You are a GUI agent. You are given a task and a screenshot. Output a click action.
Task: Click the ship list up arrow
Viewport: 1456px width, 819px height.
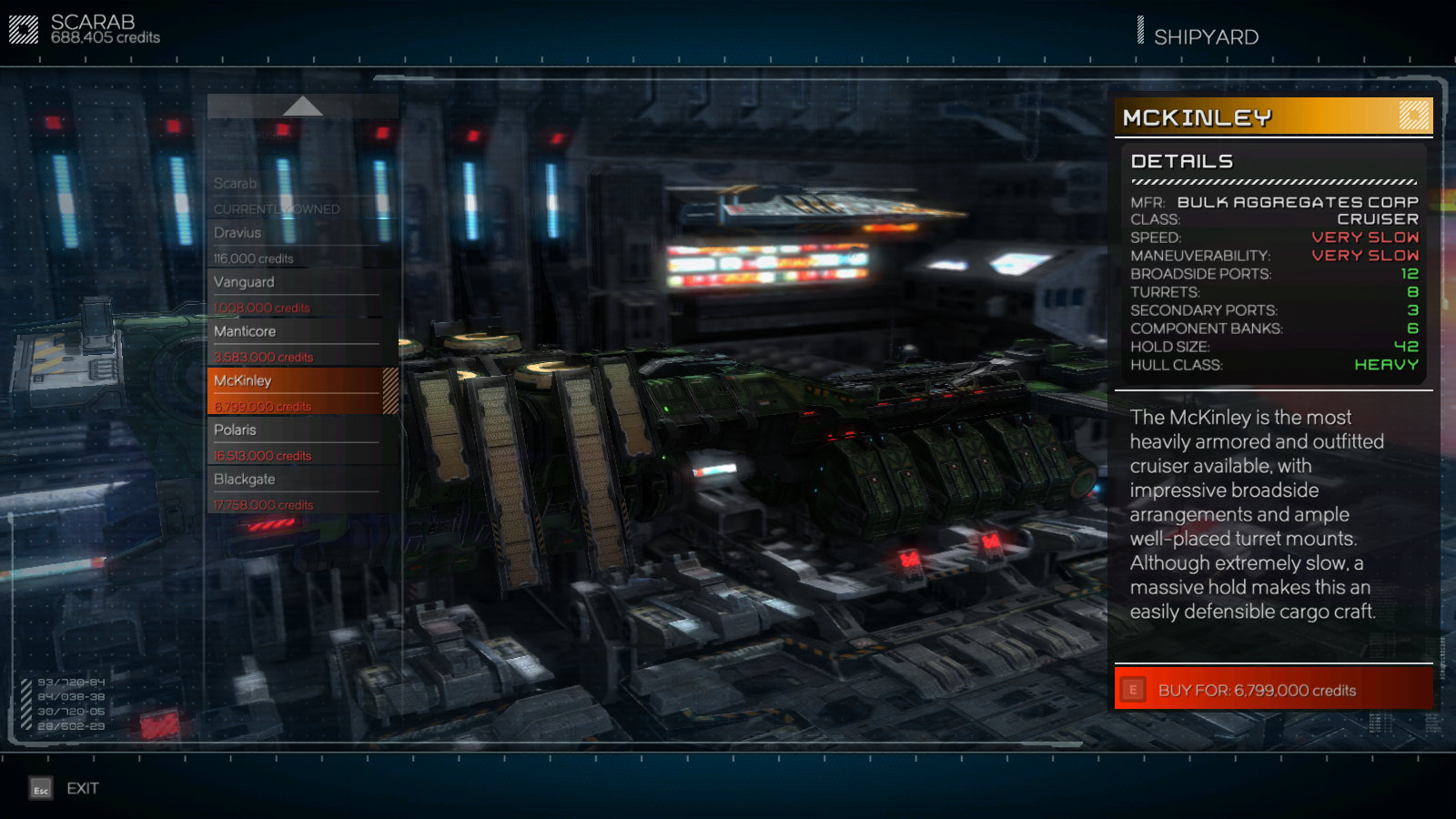pos(302,106)
